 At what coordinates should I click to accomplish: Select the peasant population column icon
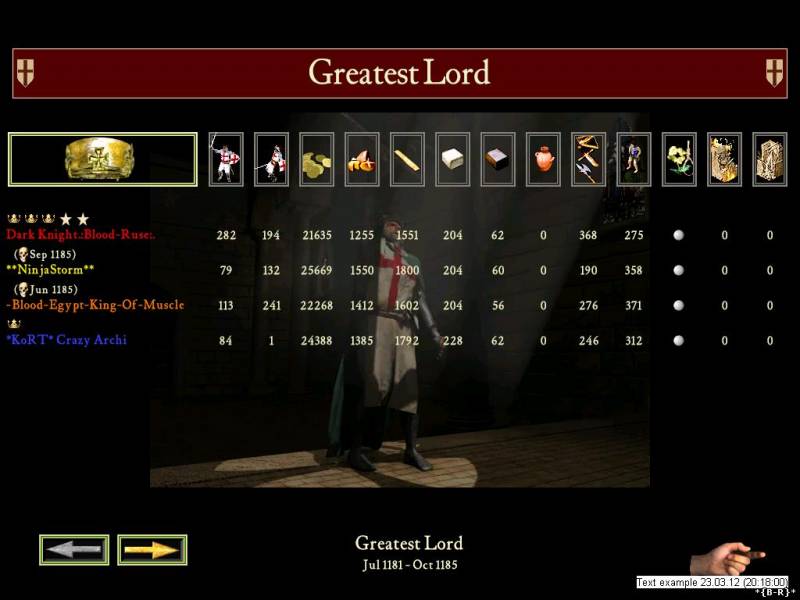pyautogui.click(x=634, y=159)
